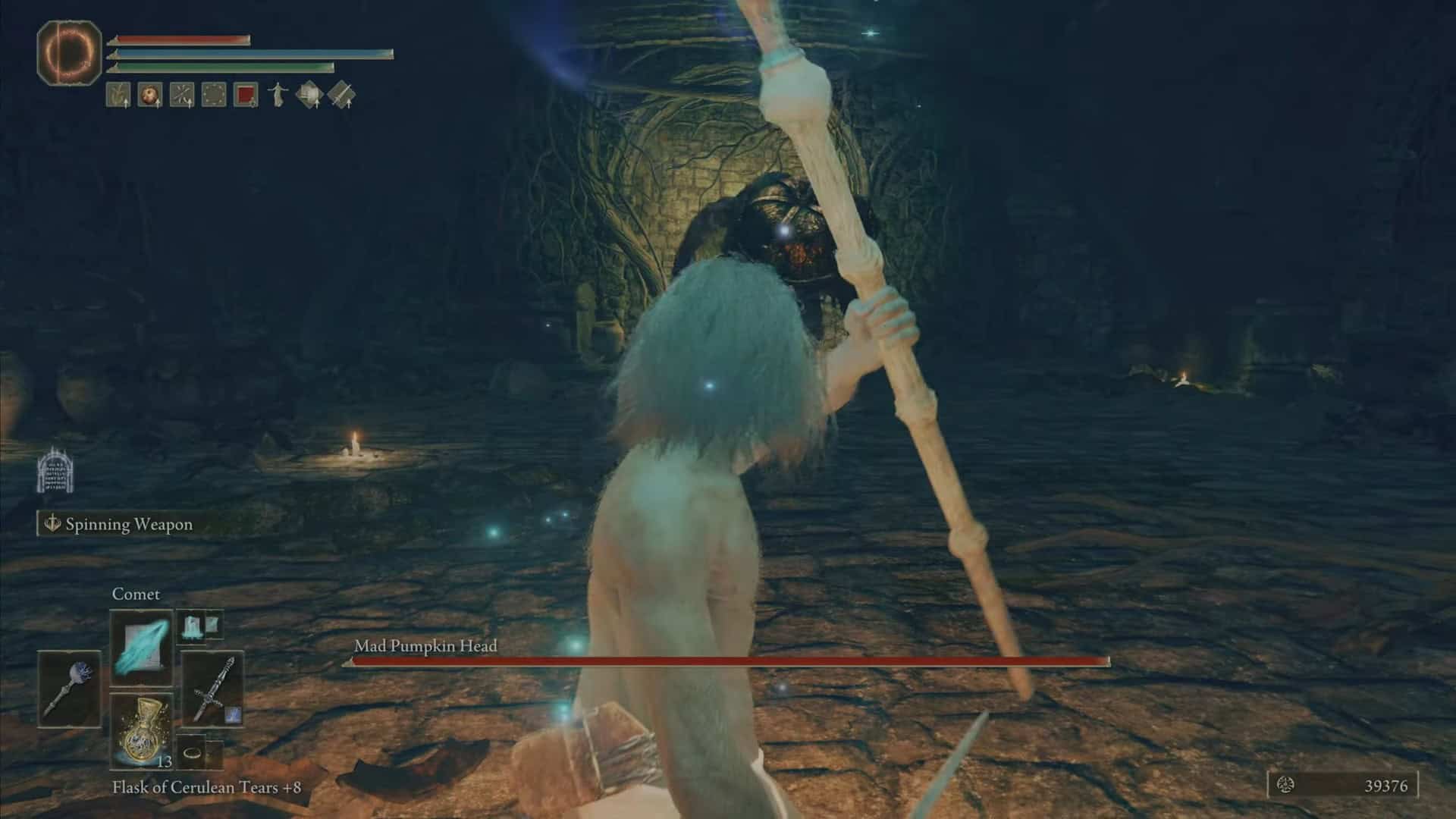Click the crossed arrows buff icon
1456x819 pixels.
coord(182,96)
